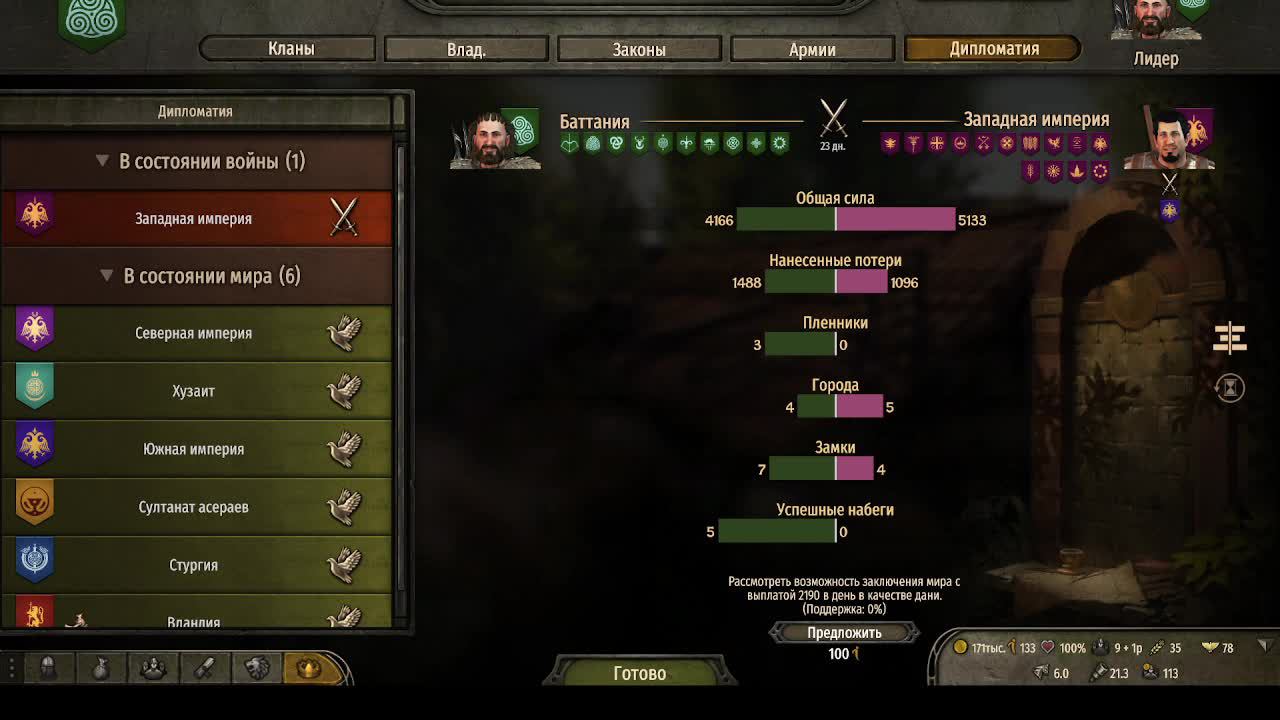Screen dimensions: 1280x720
Task: Switch to the Армии tab
Action: click(813, 47)
